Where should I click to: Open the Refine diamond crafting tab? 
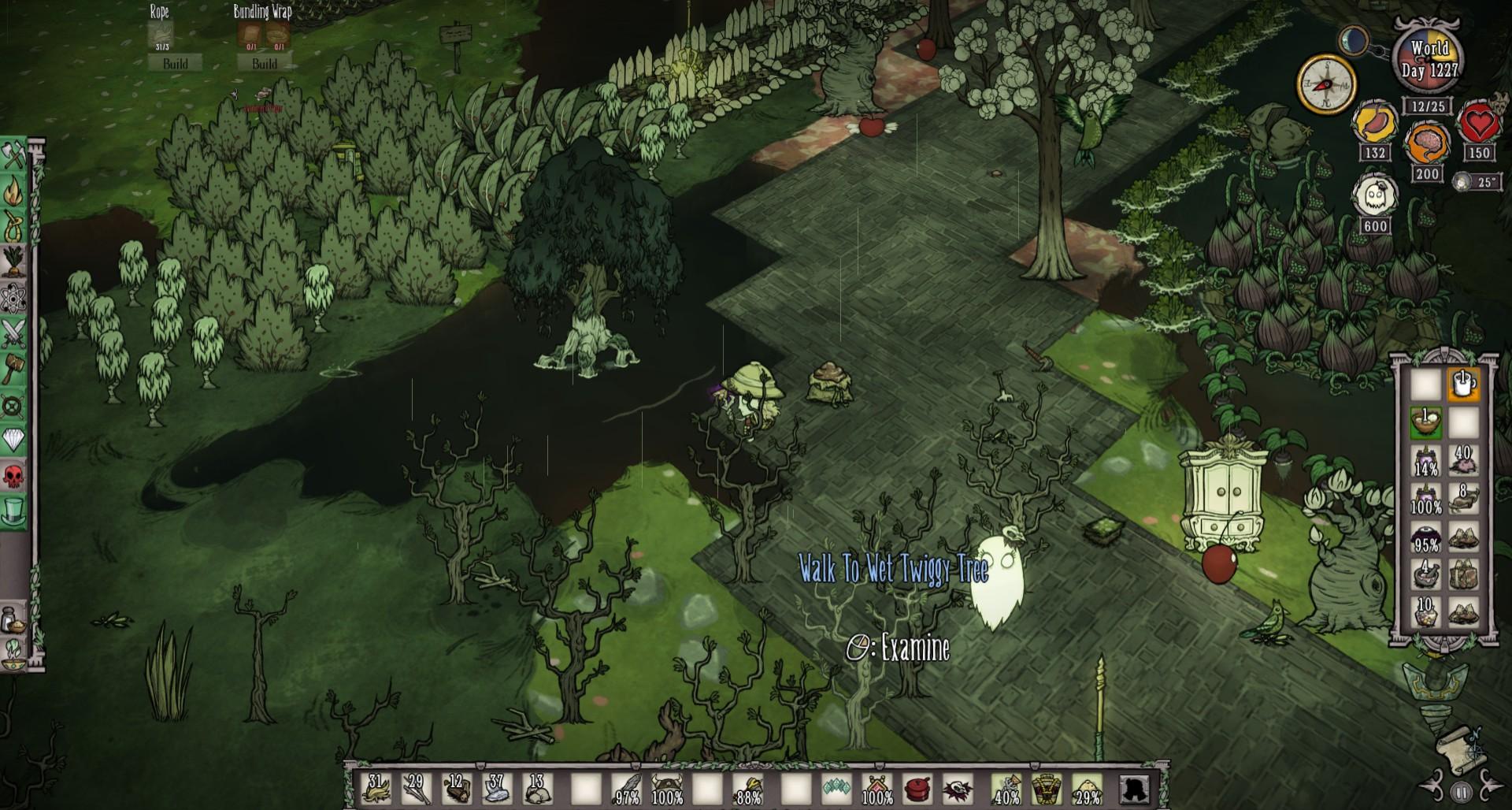(14, 440)
